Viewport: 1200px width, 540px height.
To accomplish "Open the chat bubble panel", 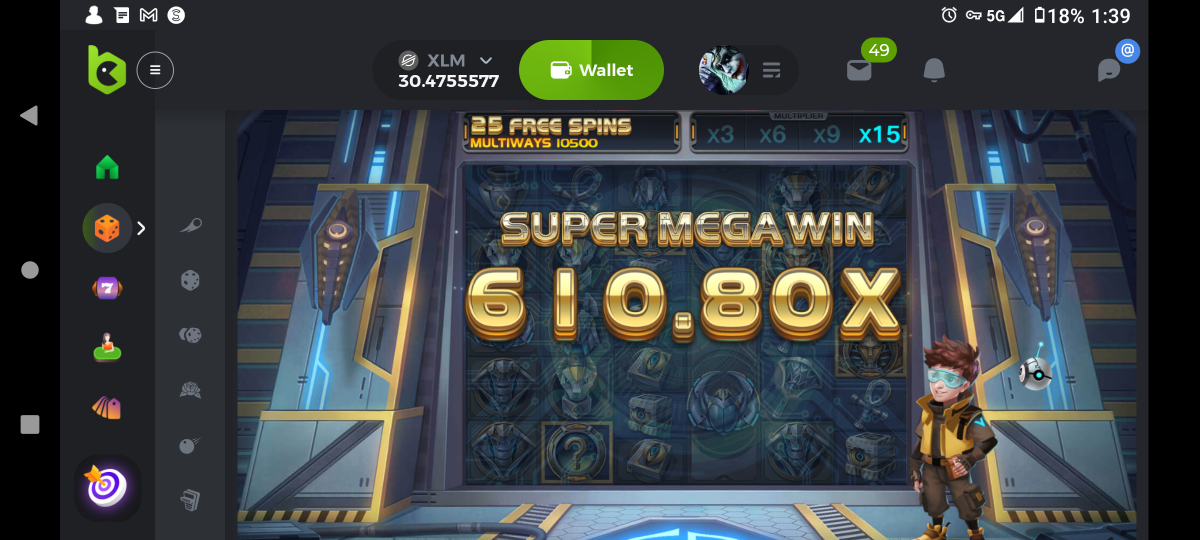I will click(x=1109, y=70).
